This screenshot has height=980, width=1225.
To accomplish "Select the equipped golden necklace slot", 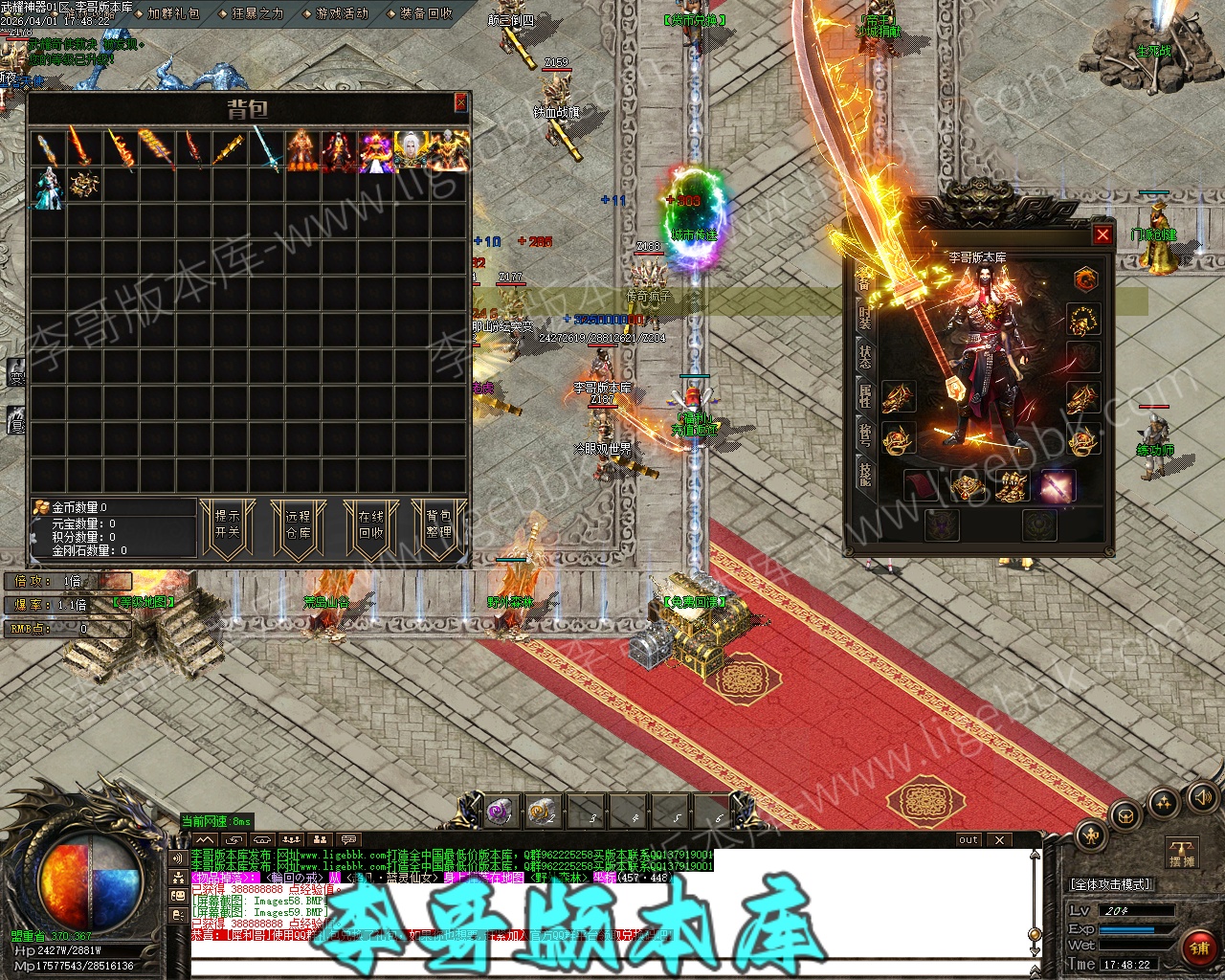I will (1083, 319).
